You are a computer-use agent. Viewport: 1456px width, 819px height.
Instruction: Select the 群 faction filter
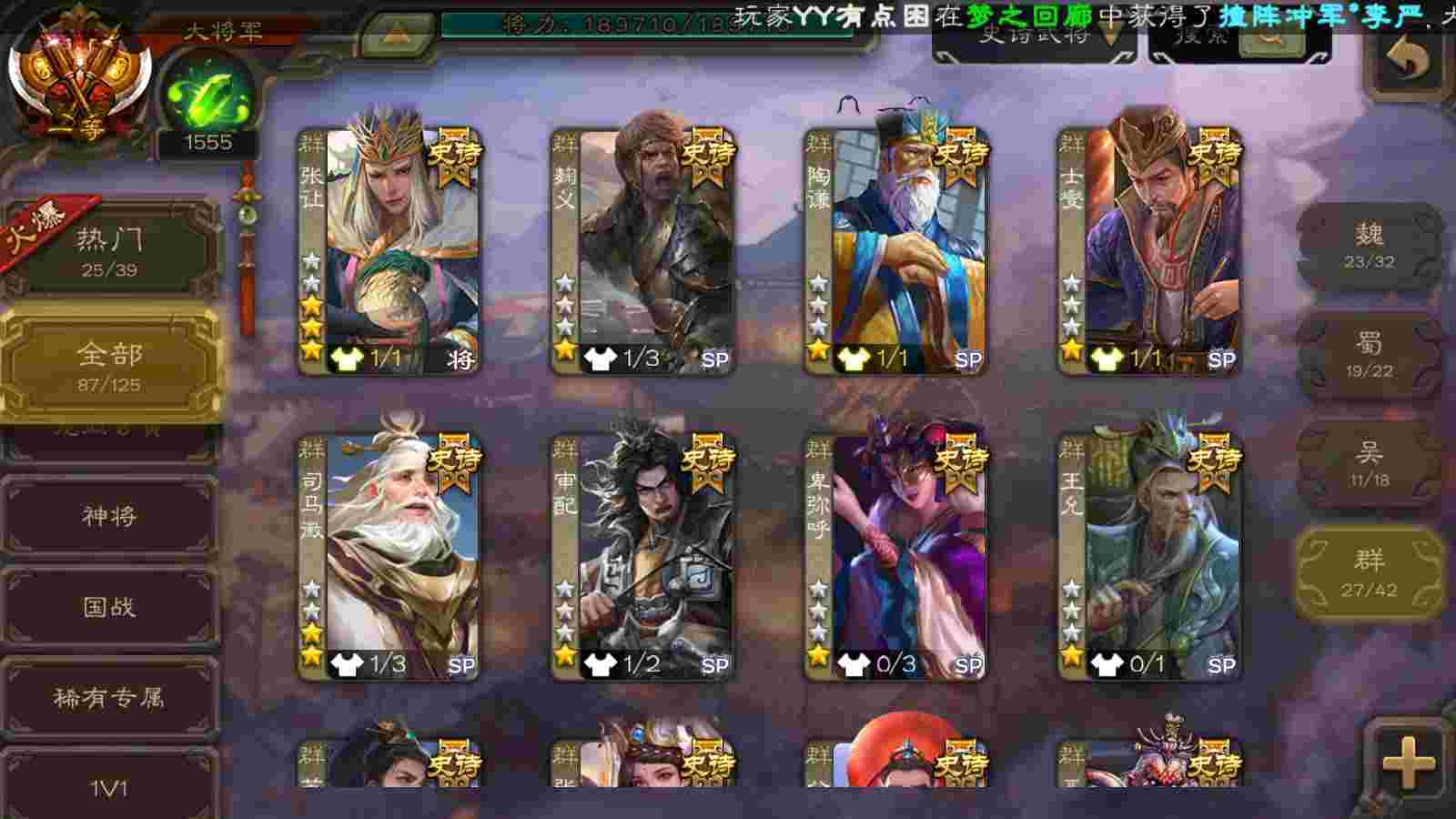[1369, 573]
